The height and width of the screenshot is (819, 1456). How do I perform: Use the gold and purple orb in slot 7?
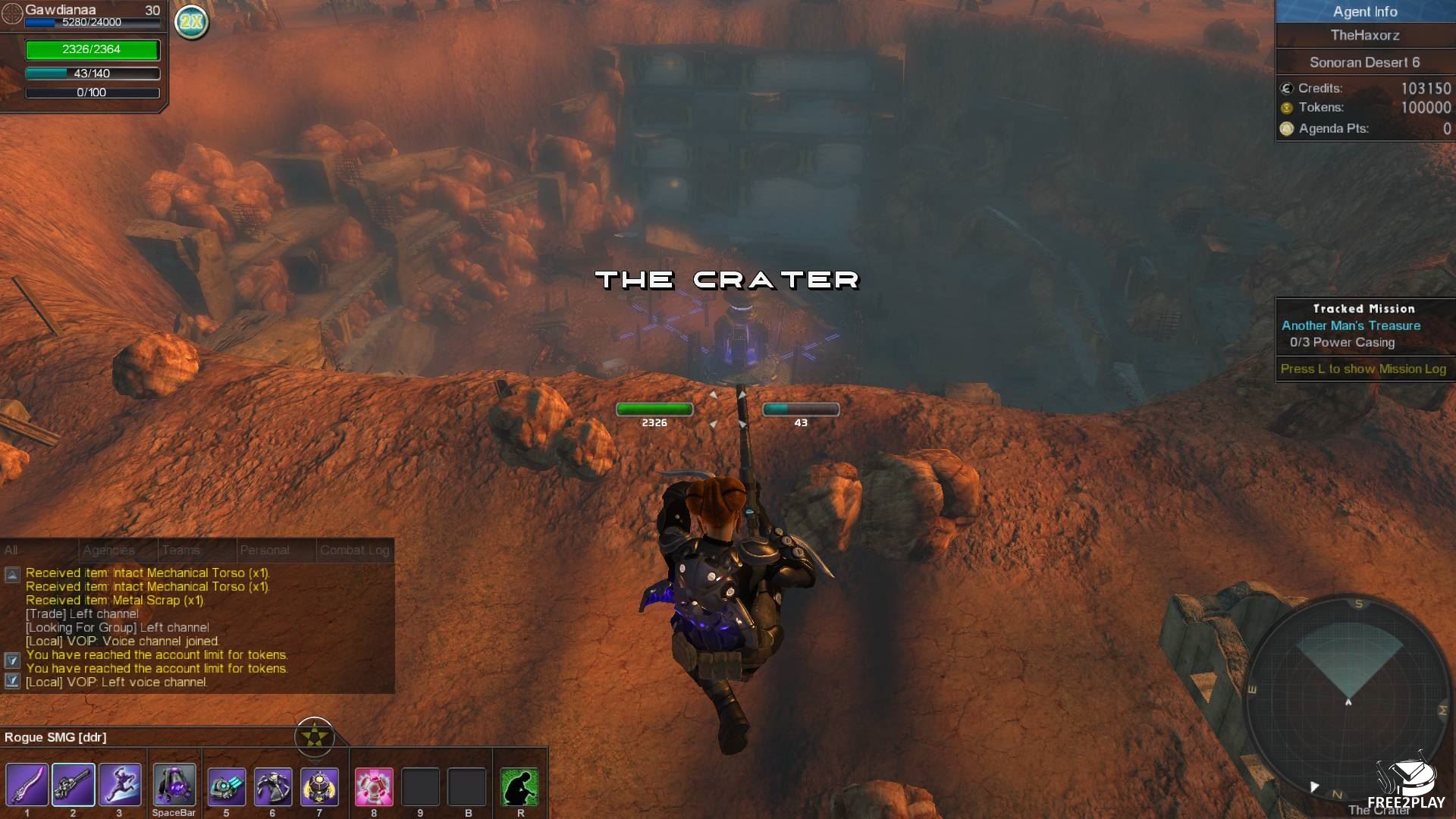pyautogui.click(x=319, y=786)
